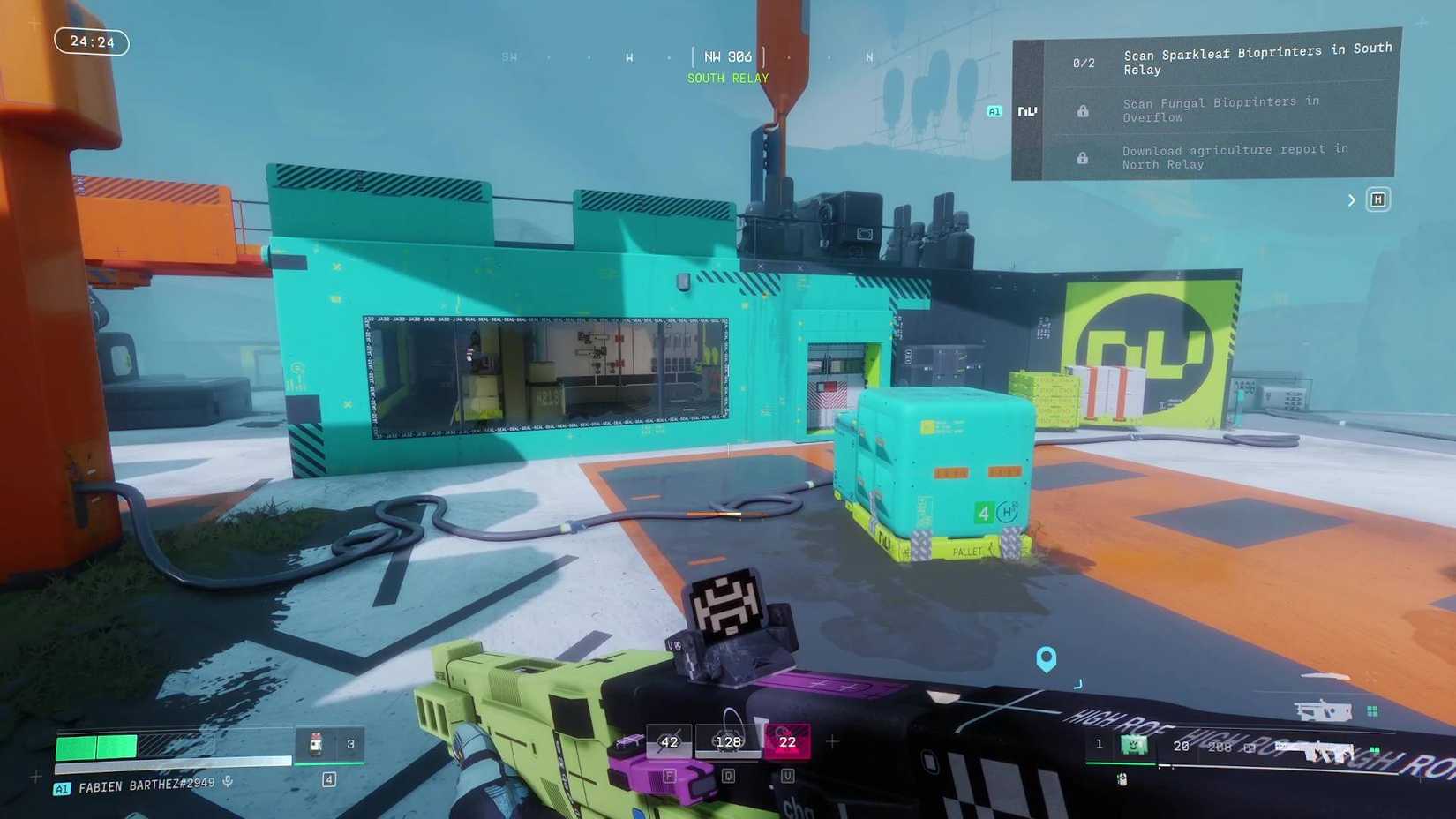Click the grenade icon showing 128 count
1456x819 pixels.
(727, 742)
